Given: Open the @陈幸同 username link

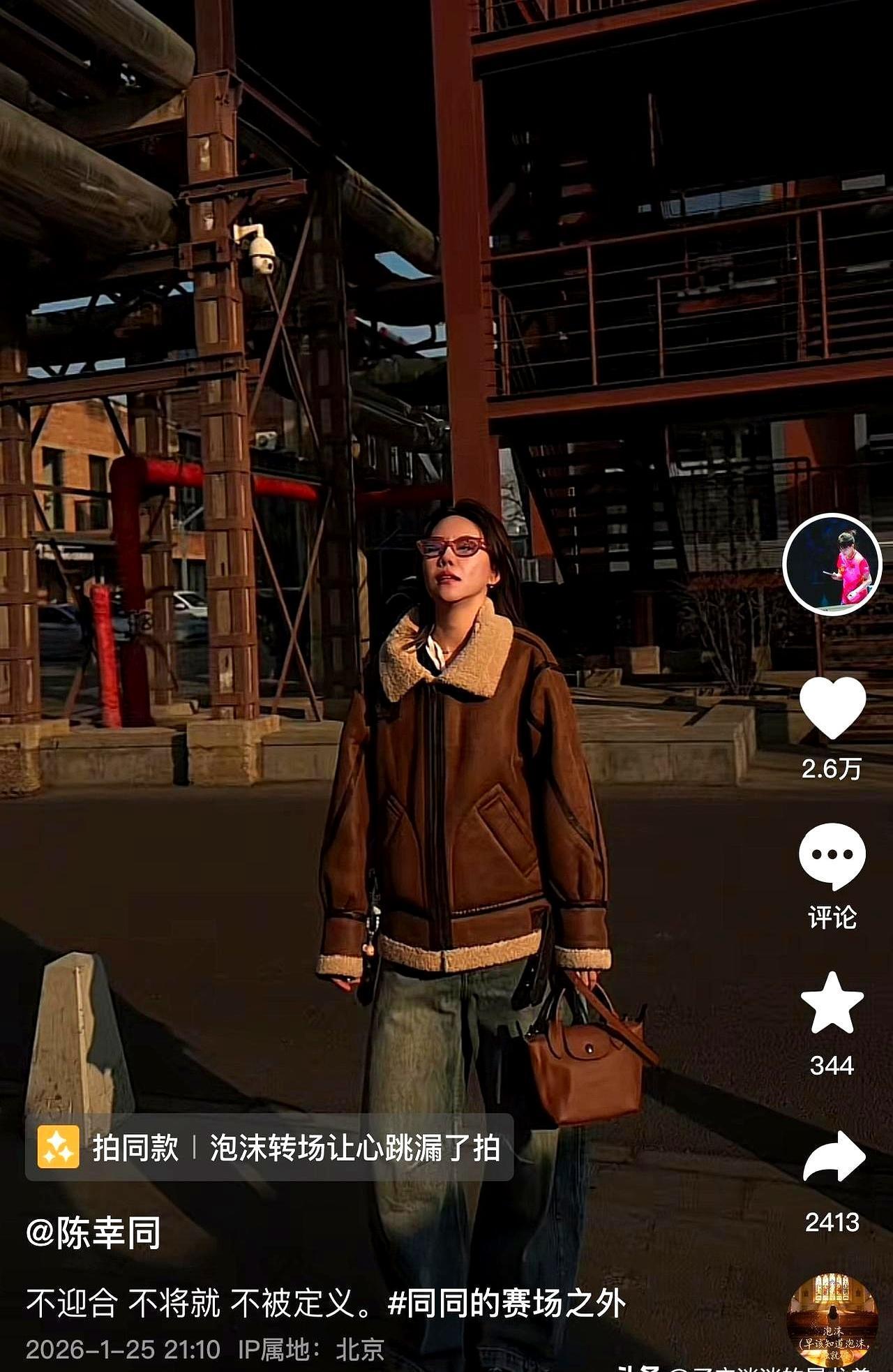Looking at the screenshot, I should coord(93,1233).
